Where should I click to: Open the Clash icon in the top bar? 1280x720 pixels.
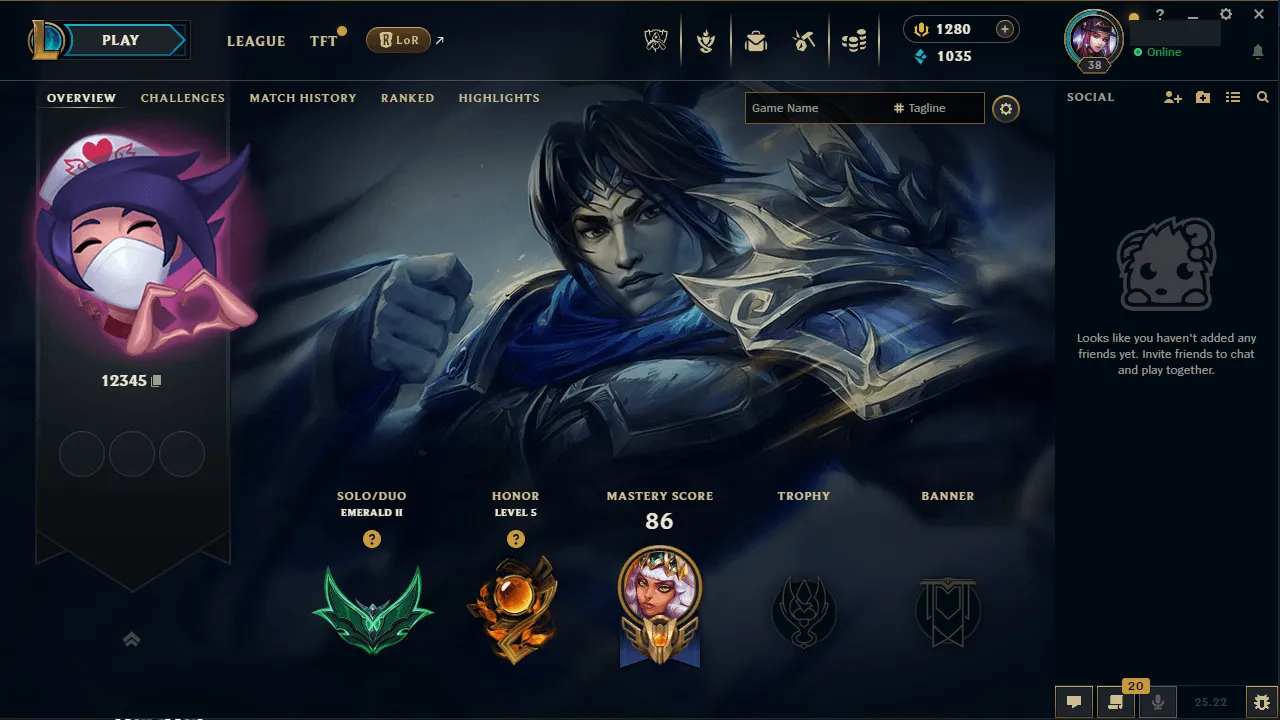706,41
